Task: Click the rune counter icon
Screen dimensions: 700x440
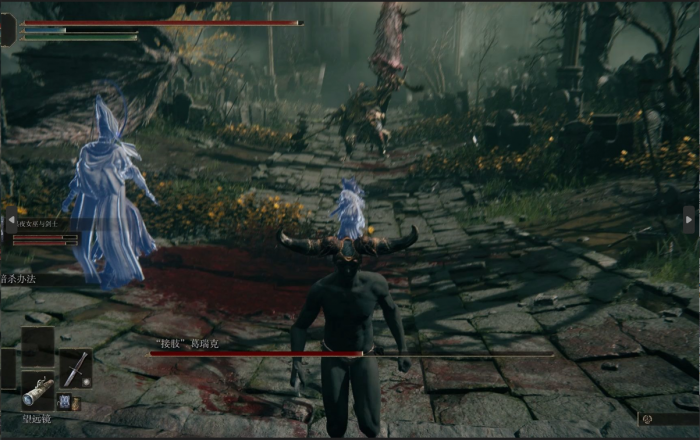Action: pos(647,419)
